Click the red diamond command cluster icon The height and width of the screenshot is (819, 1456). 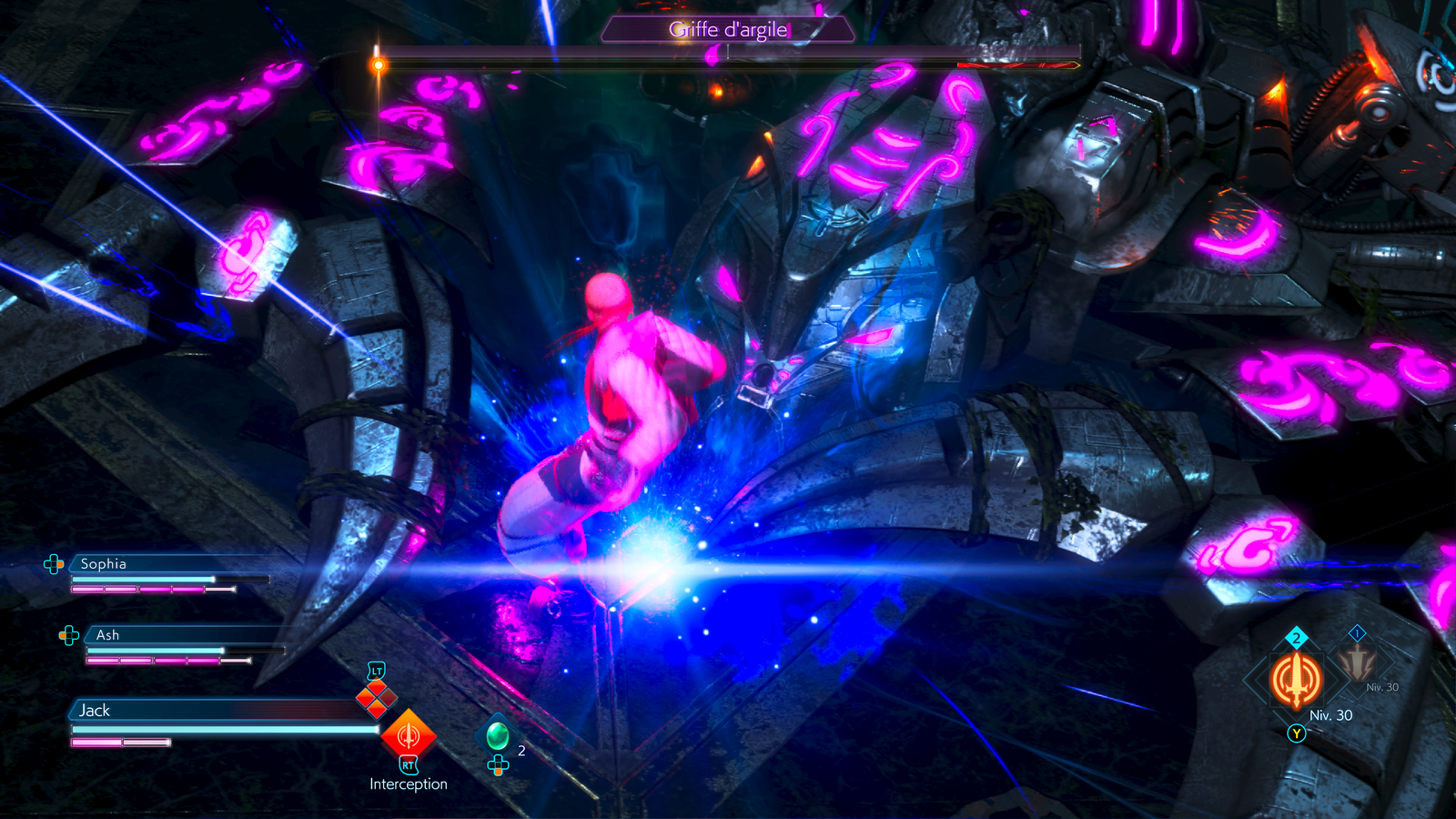coord(377,698)
